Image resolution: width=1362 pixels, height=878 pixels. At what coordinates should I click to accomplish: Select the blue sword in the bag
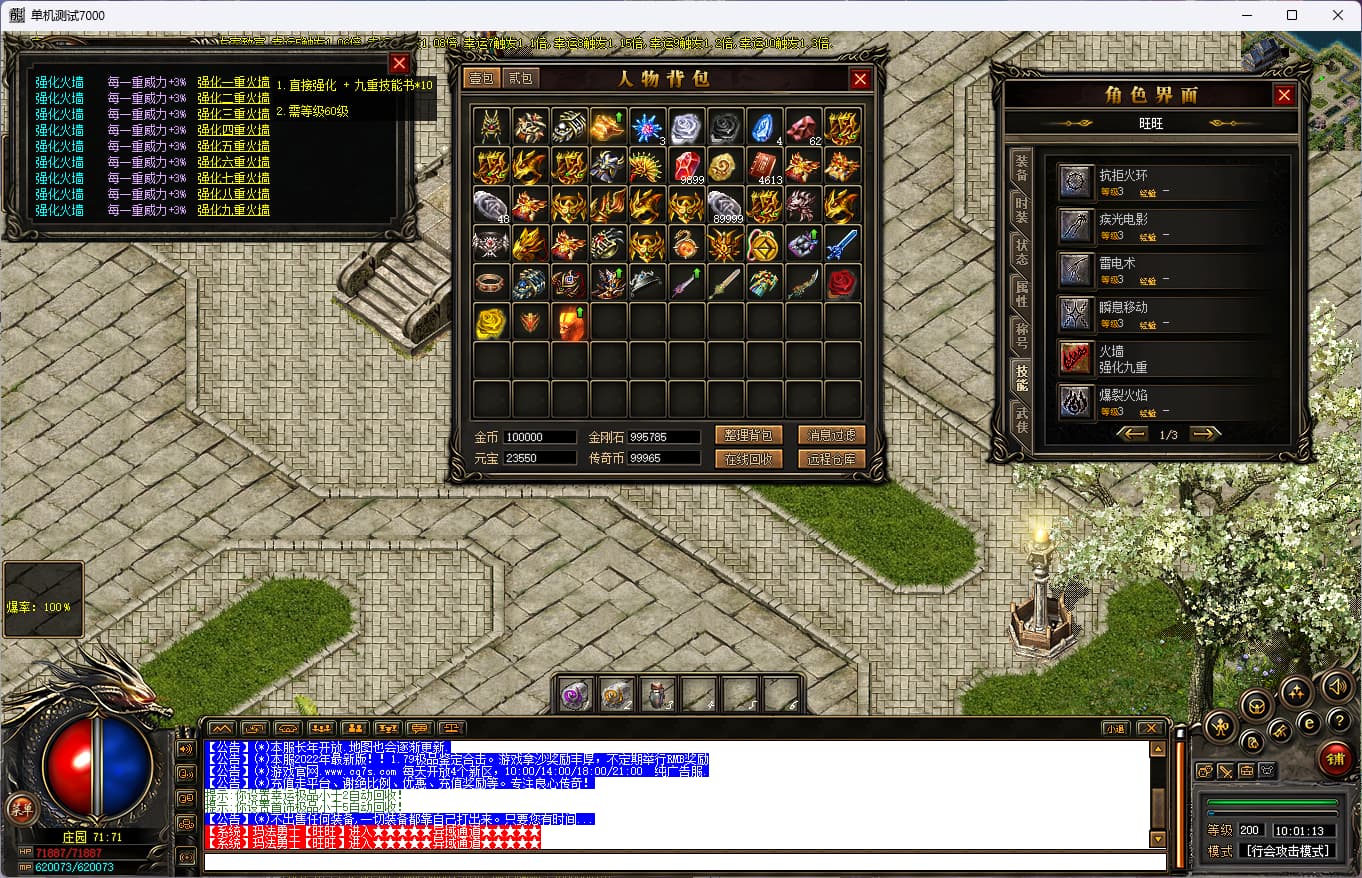[842, 243]
